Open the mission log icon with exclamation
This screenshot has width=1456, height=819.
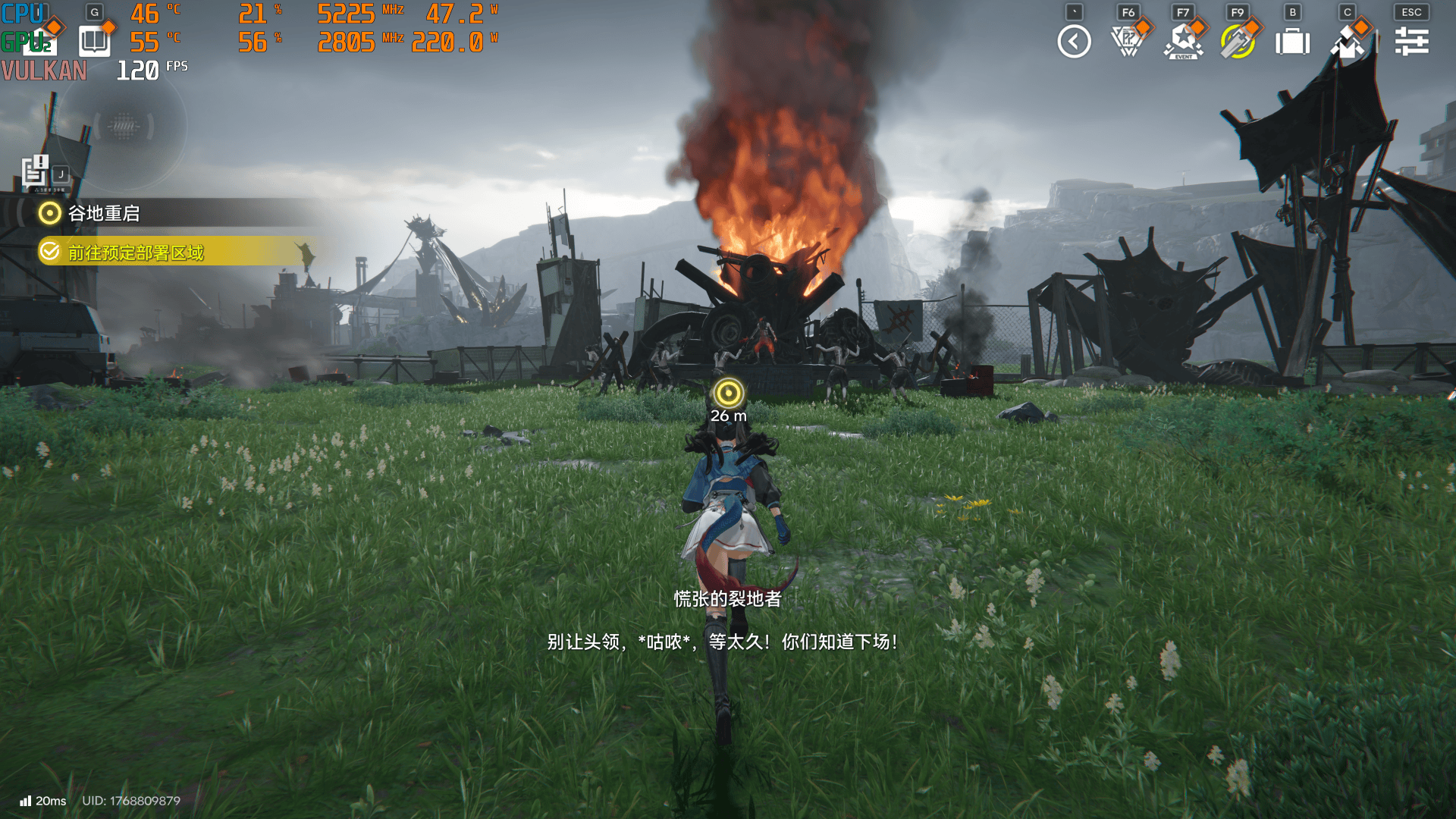point(36,171)
